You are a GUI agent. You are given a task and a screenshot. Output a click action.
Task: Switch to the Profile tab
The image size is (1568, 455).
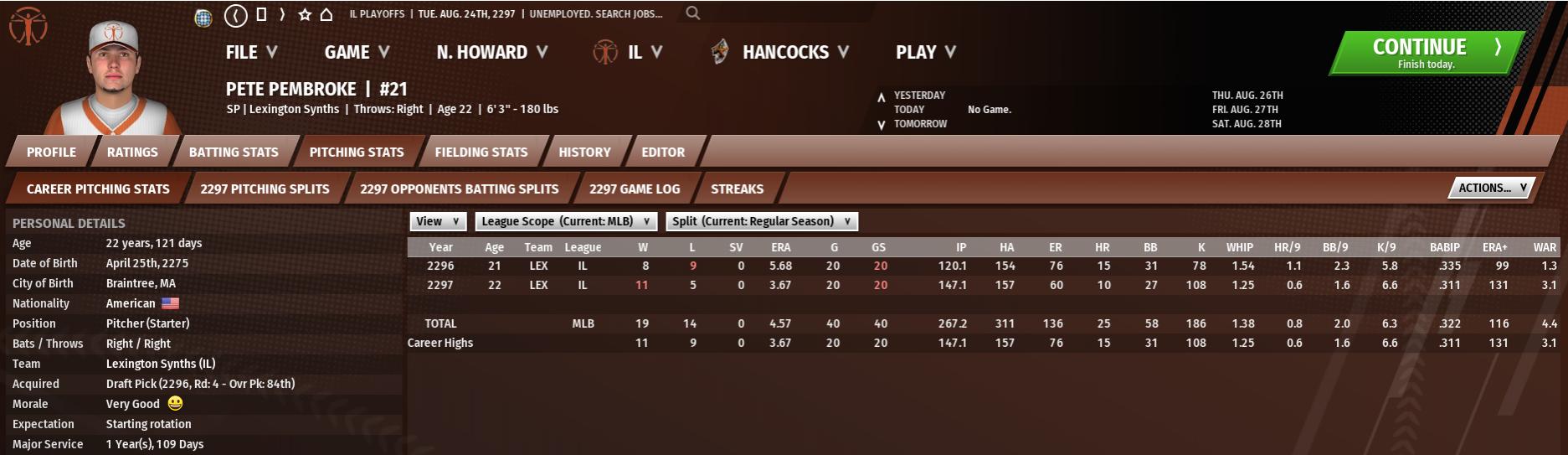(x=51, y=152)
